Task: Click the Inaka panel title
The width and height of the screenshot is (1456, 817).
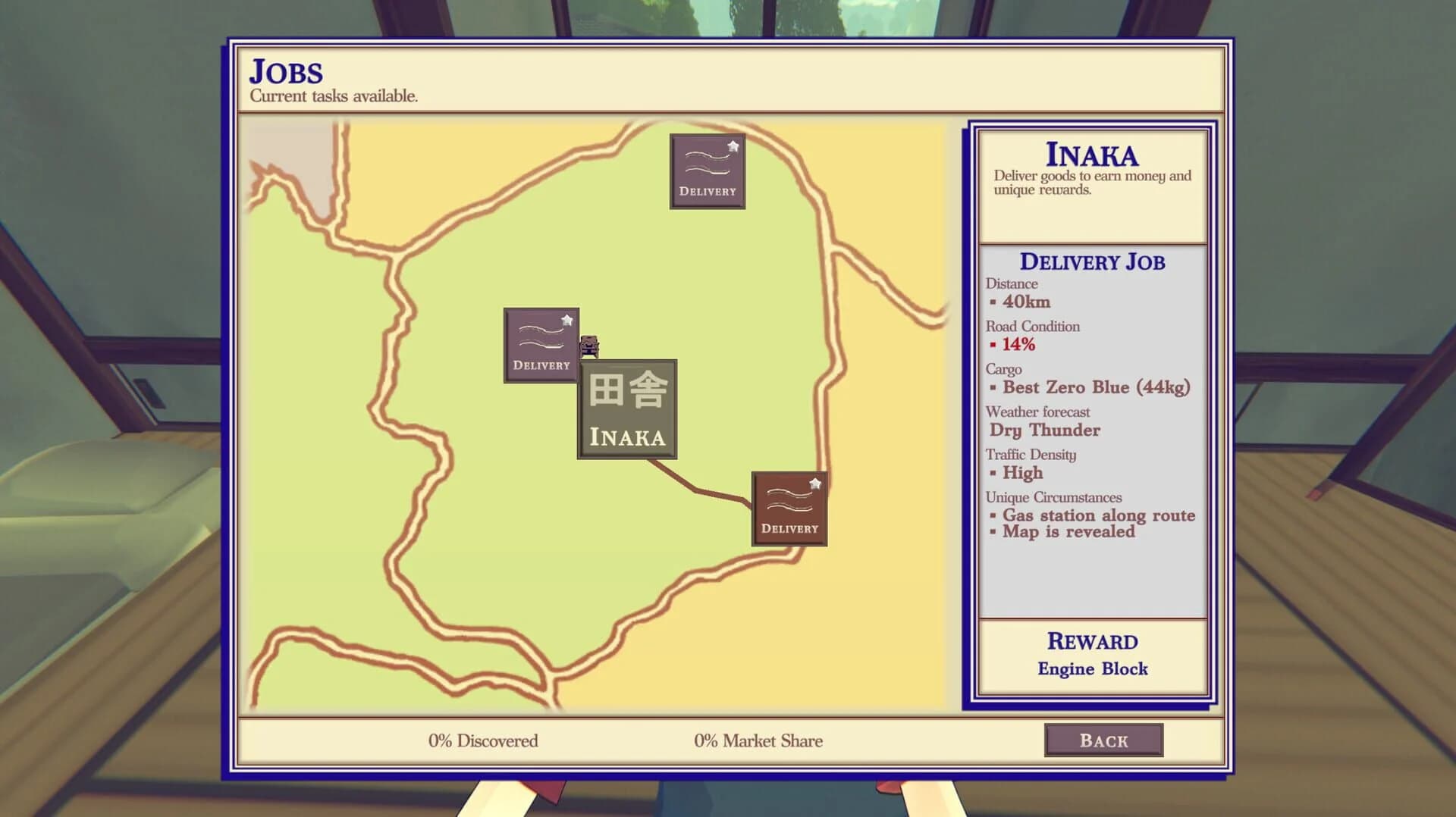Action: (x=1092, y=156)
